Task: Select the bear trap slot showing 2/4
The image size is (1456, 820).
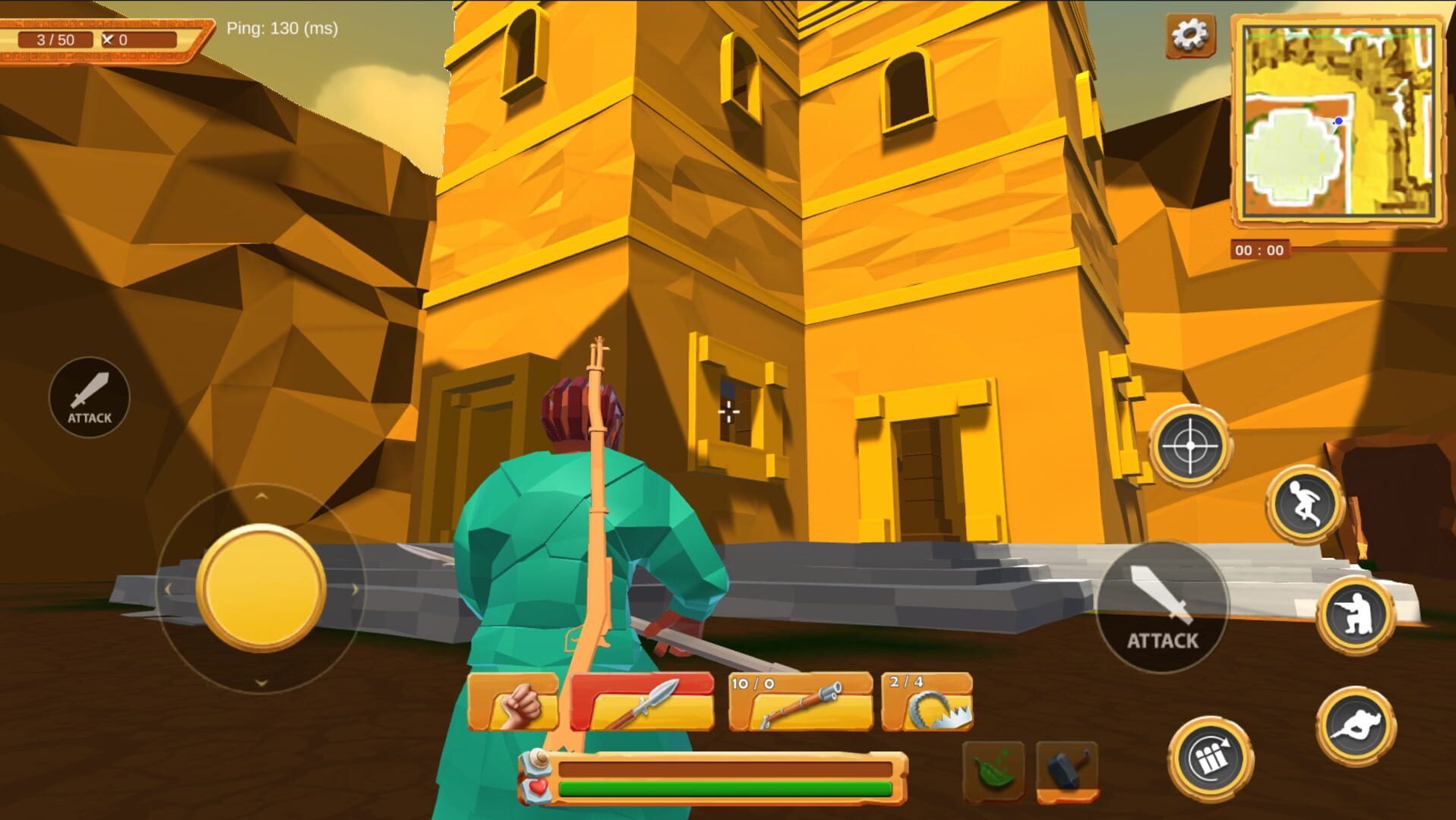Action: point(928,702)
